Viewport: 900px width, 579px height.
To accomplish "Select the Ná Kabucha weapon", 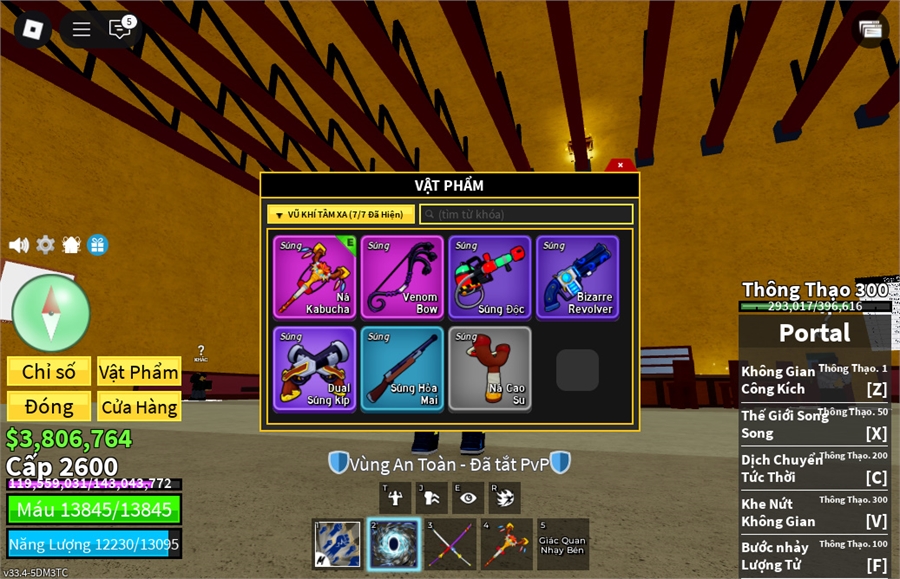I will 316,277.
